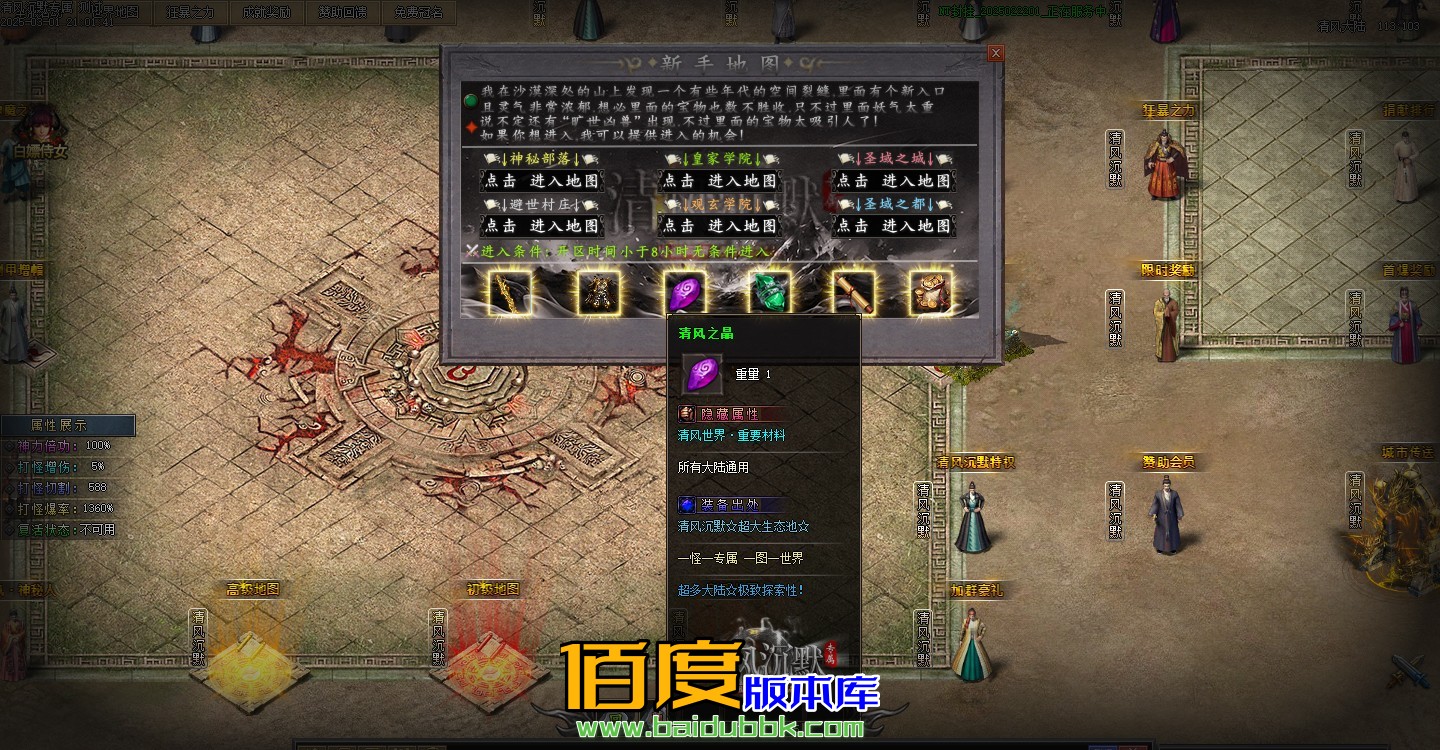Click the 隐藏属性 hidden attribute icon
Image resolution: width=1440 pixels, height=750 pixels.
point(686,413)
